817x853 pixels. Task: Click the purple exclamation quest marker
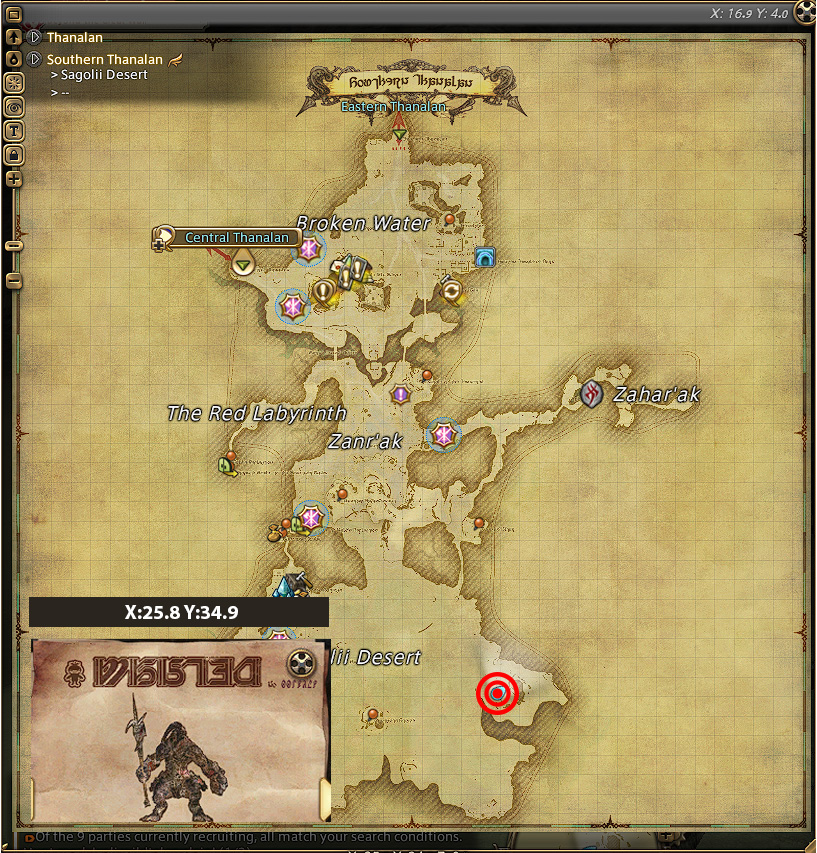[x=401, y=395]
